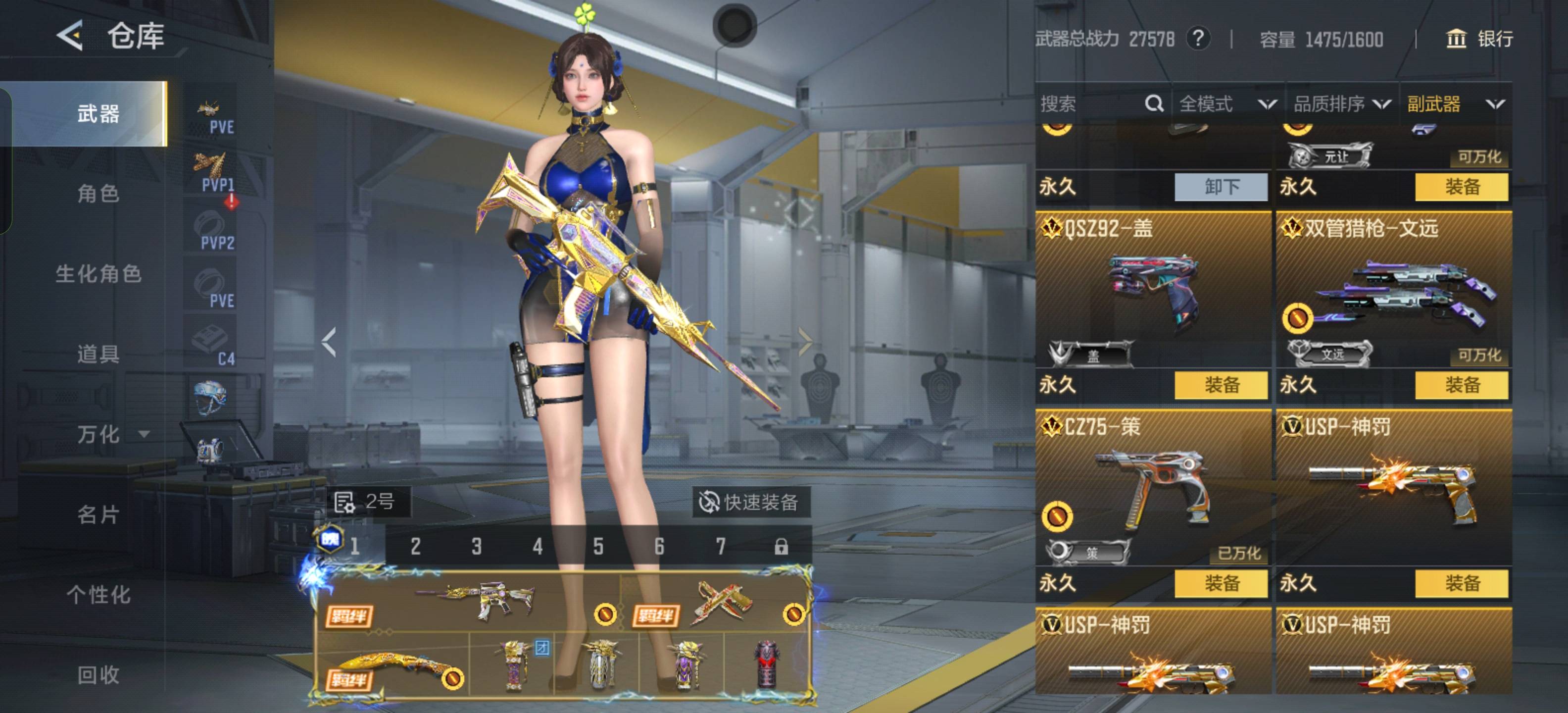Equip the QSZ92-盖 pistol
This screenshot has width=1568, height=713.
[x=1221, y=385]
